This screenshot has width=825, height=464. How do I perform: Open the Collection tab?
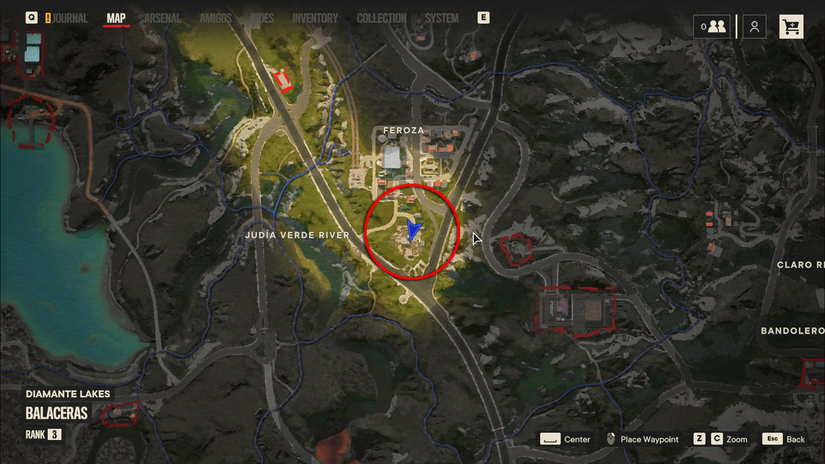pos(381,18)
